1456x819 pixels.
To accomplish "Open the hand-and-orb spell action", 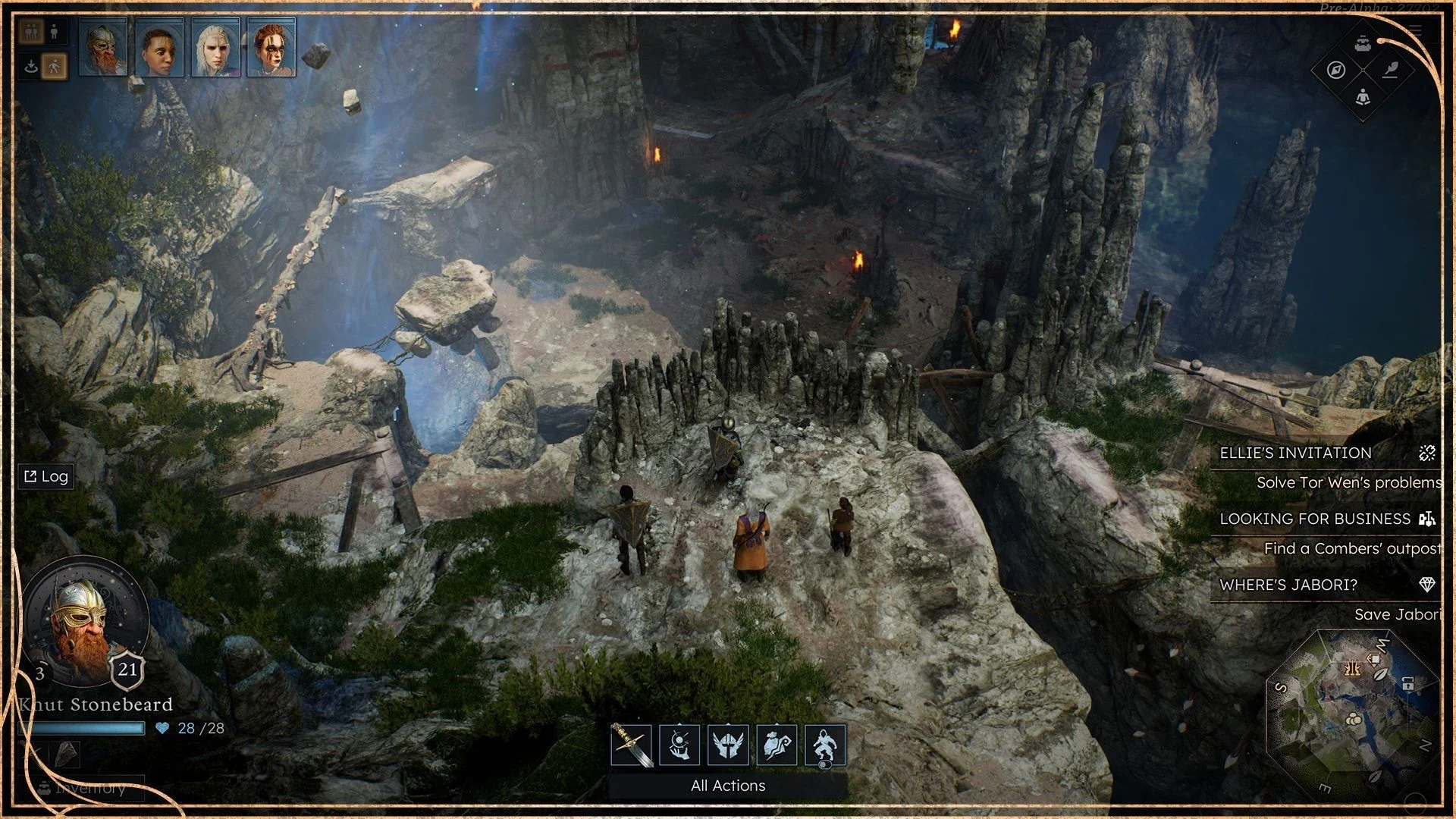I will (679, 745).
